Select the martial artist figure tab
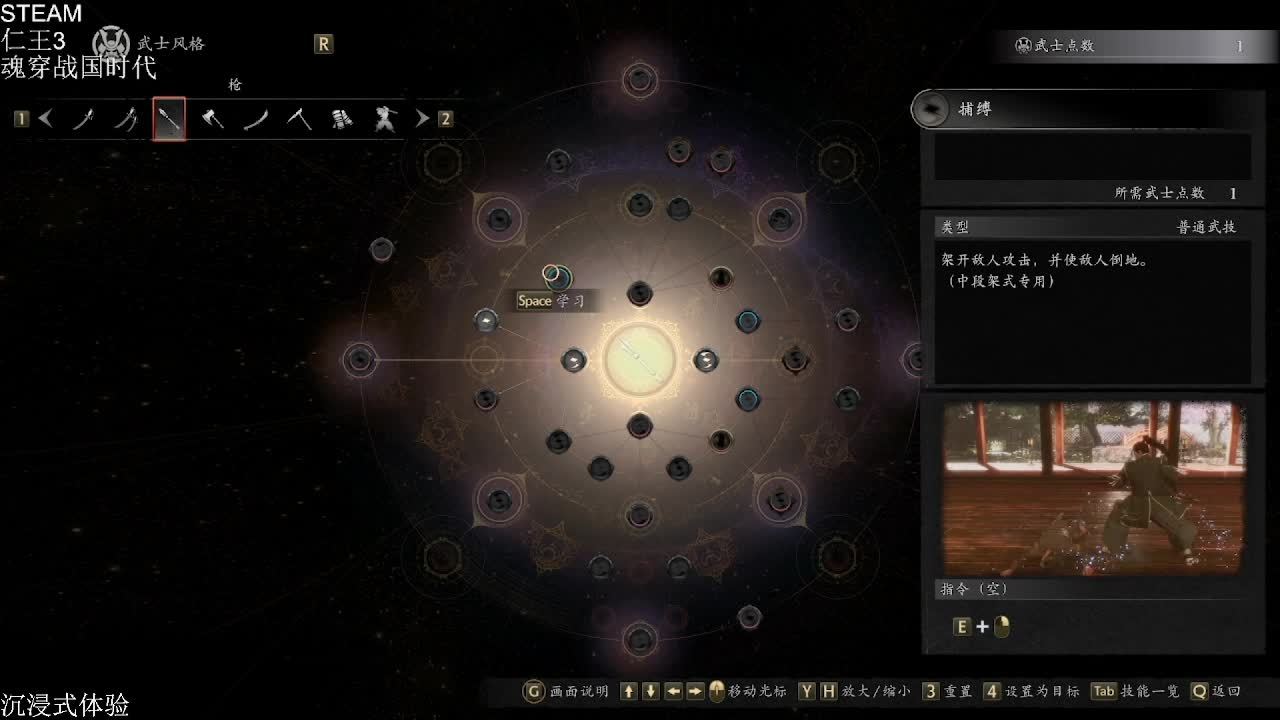1280x720 pixels. click(x=385, y=119)
